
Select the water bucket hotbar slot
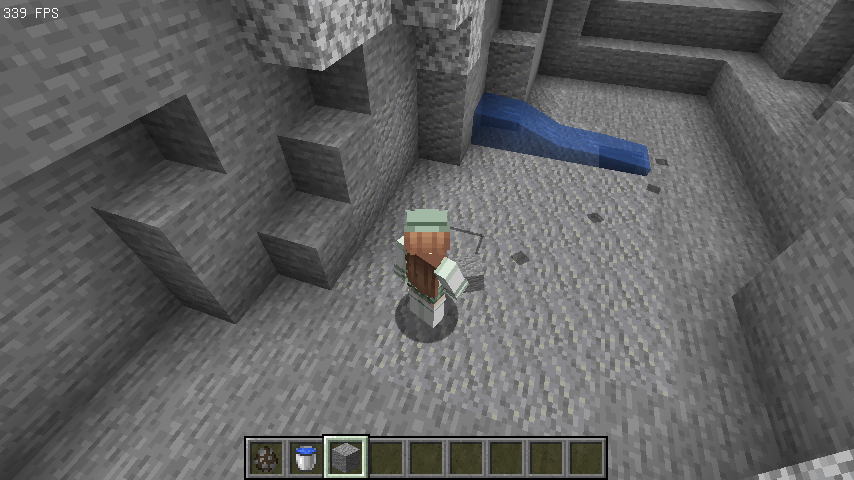[307, 458]
